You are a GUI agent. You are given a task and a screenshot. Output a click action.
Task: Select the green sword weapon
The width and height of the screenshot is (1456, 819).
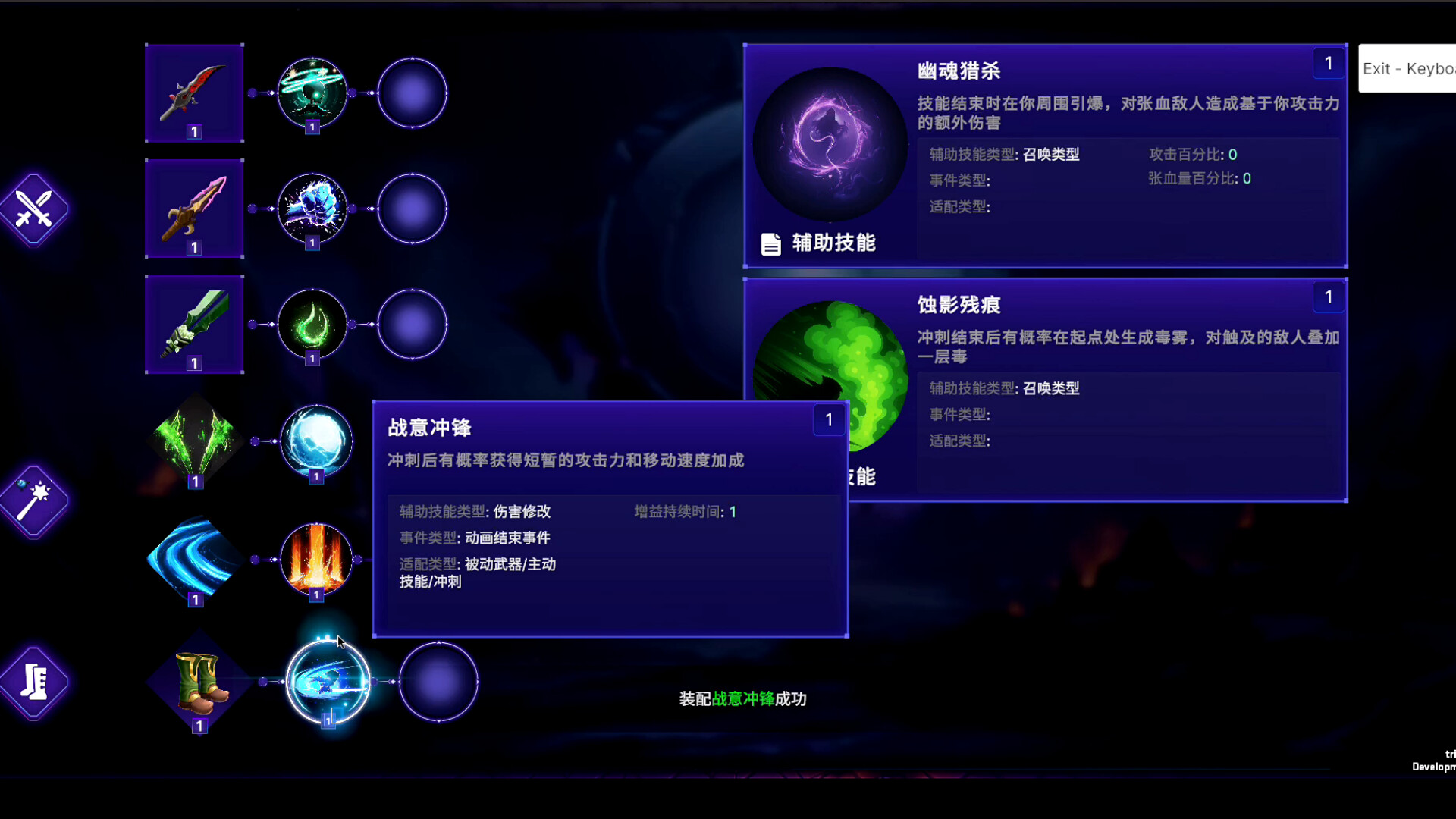coord(194,325)
